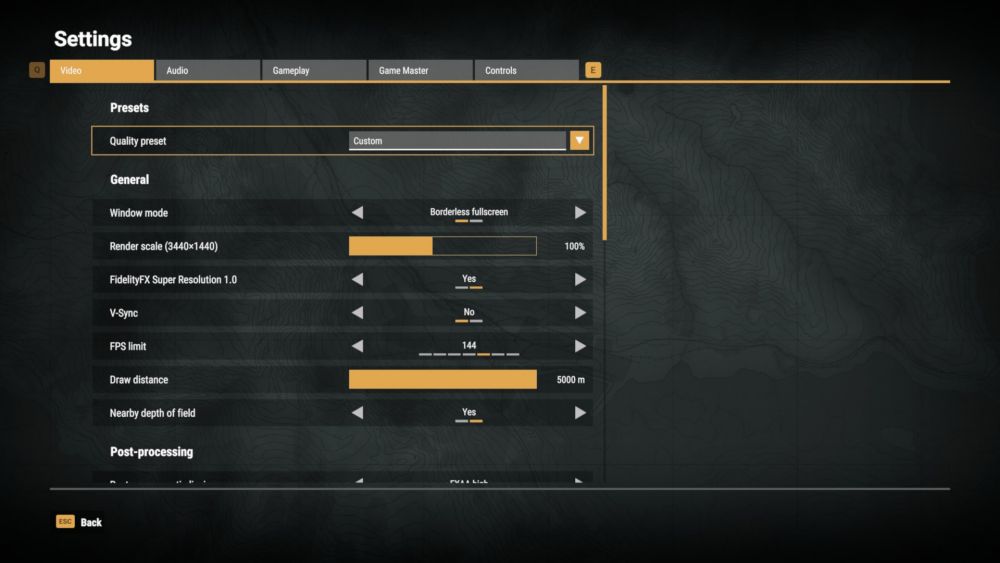The width and height of the screenshot is (1000, 563).
Task: Click the right arrow for Window mode
Action: 580,213
